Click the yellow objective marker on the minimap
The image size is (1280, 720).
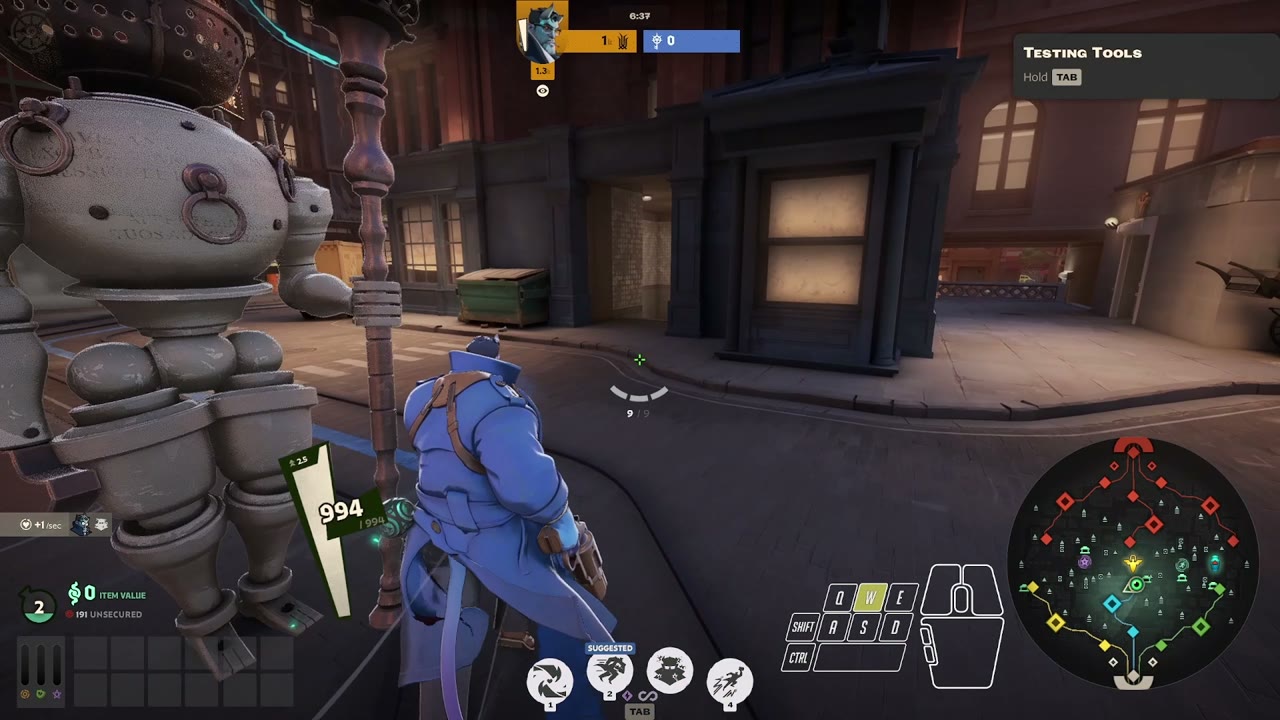tap(1132, 562)
